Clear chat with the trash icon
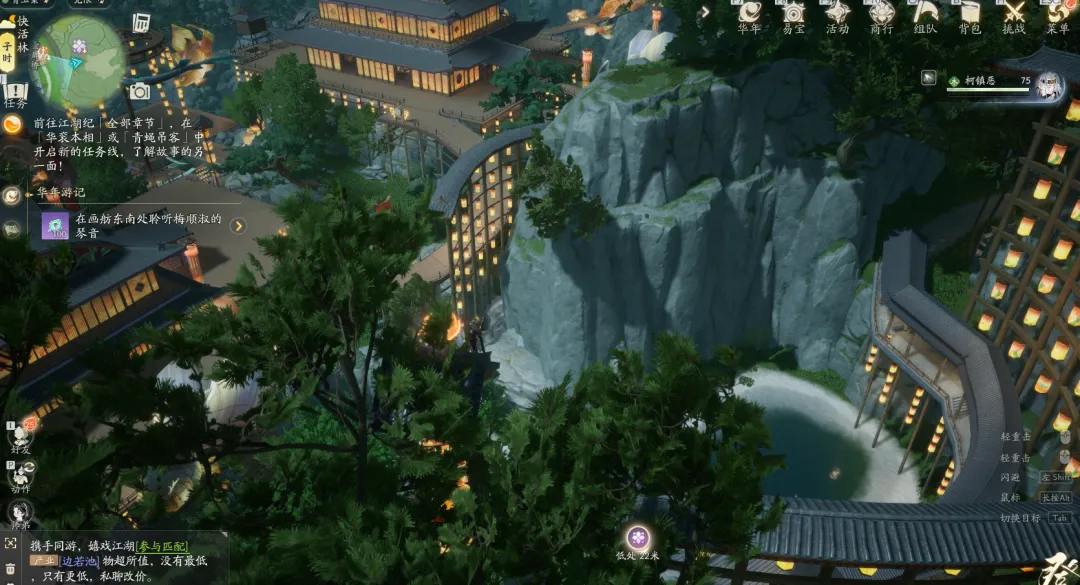Screen dimensions: 1080x585 click(x=10, y=567)
